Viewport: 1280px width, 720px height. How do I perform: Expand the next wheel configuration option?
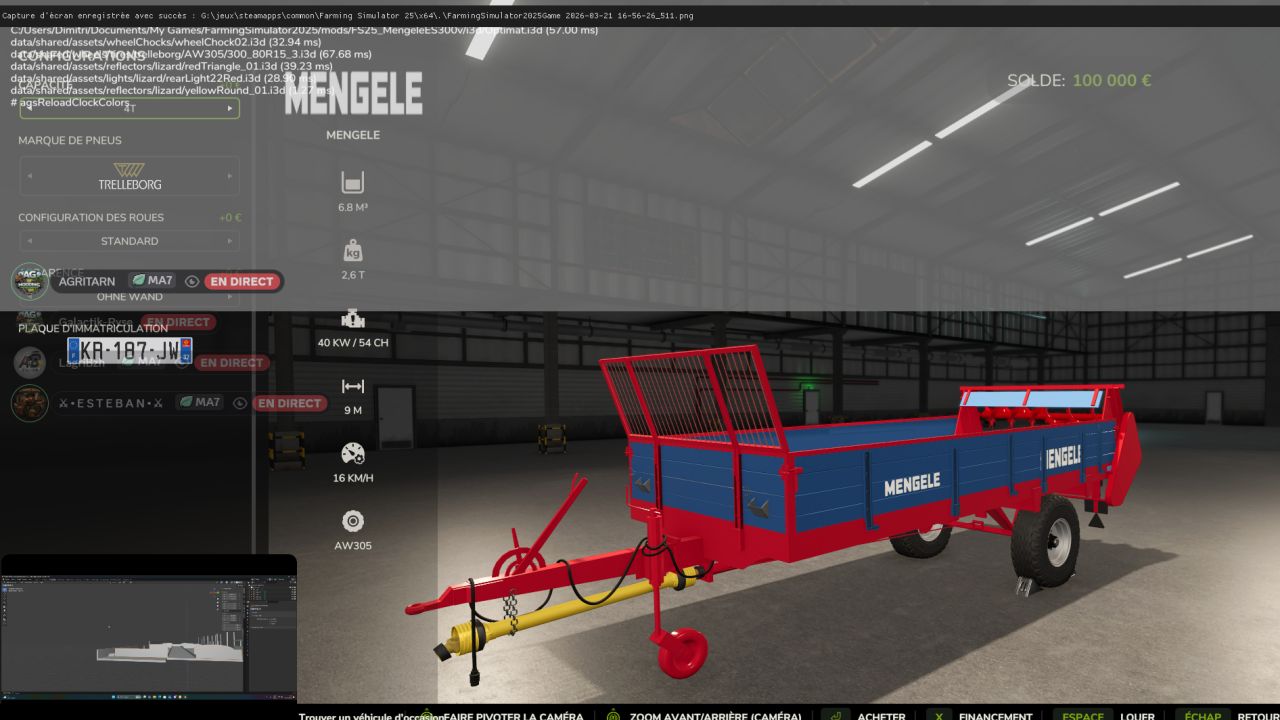click(231, 240)
